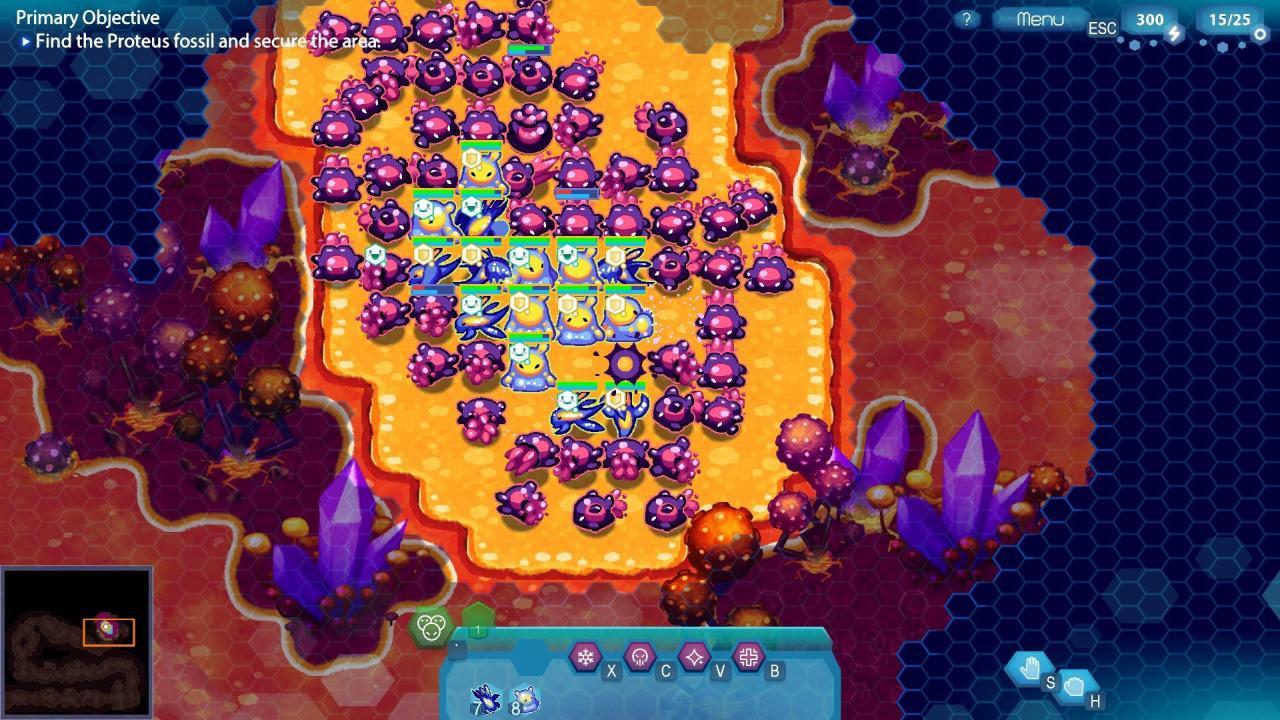
Task: Open the Menu
Action: click(x=1040, y=17)
